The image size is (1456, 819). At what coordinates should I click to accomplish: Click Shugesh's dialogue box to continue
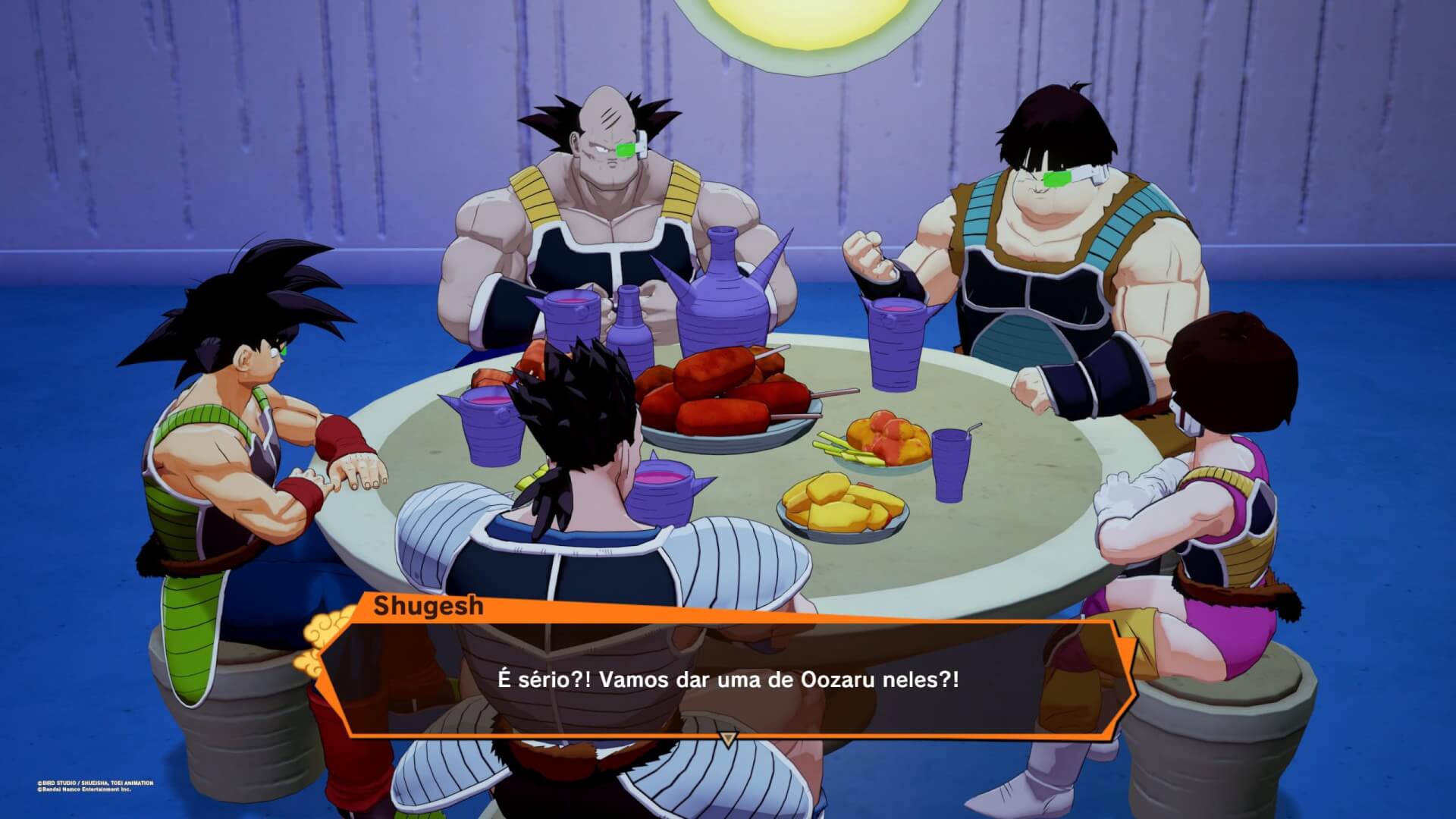pos(726,679)
